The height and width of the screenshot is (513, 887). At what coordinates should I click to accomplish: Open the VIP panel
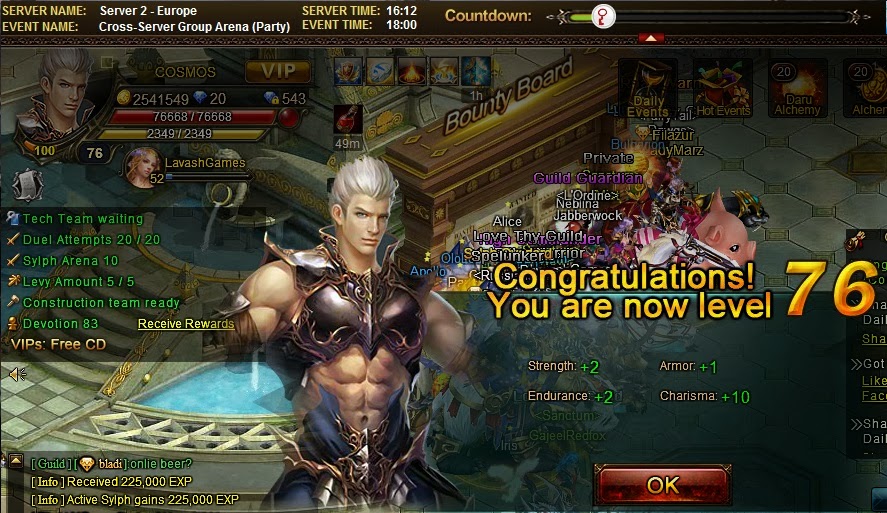point(278,71)
